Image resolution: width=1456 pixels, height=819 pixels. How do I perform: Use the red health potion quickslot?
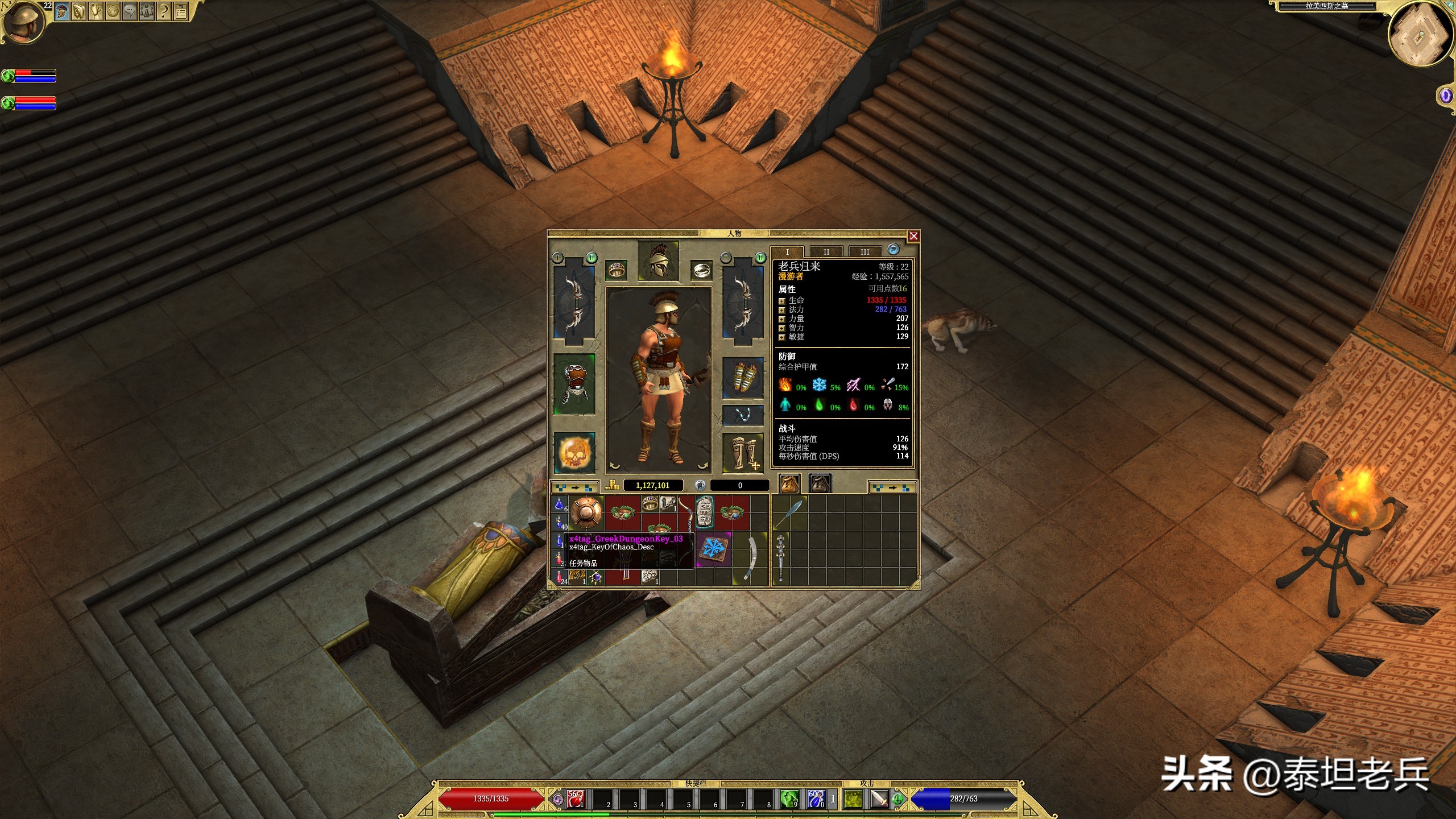pyautogui.click(x=576, y=799)
